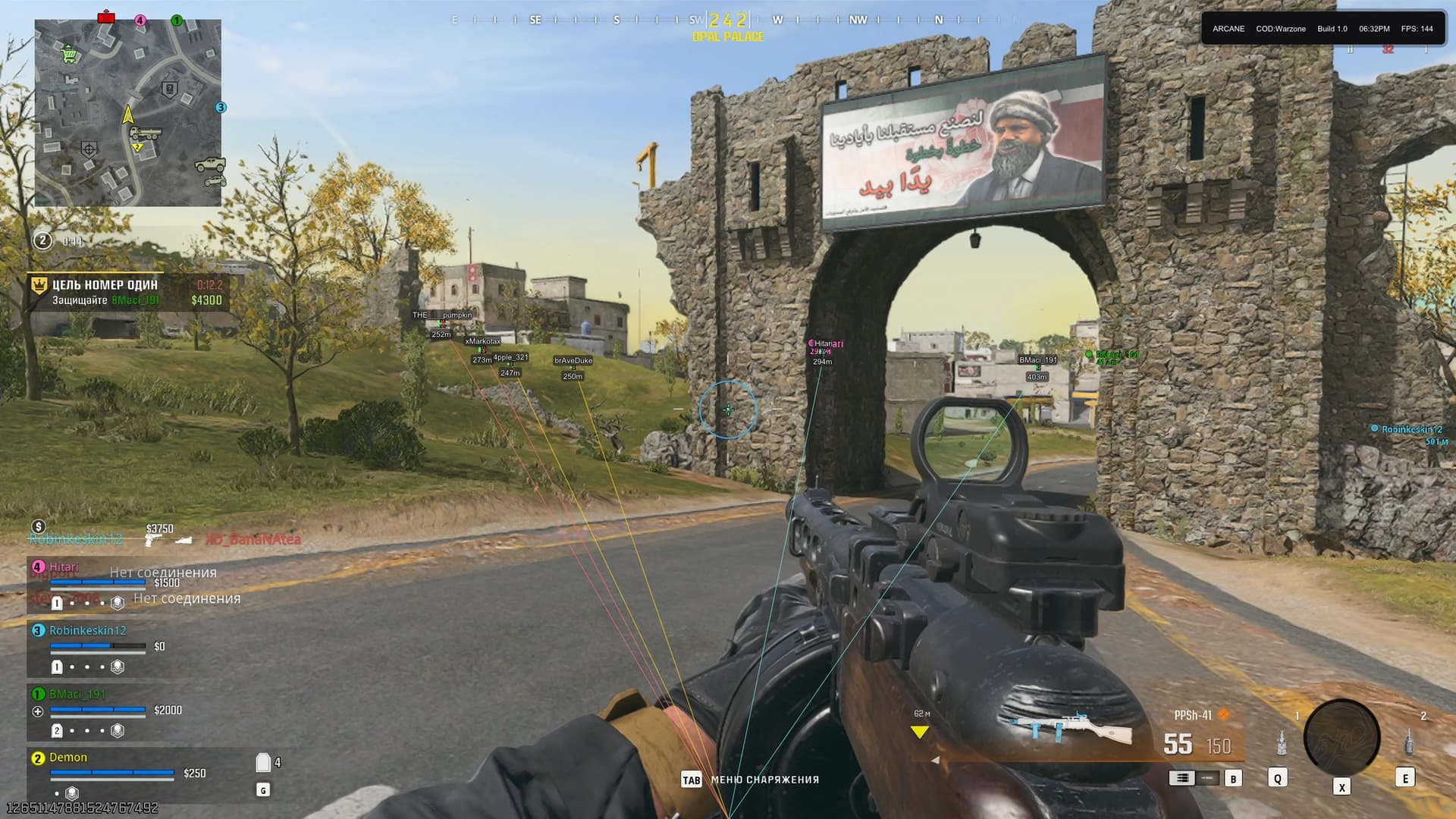The image size is (1456, 819).
Task: Choose BMaci_191 in the squad list
Action: point(77,694)
